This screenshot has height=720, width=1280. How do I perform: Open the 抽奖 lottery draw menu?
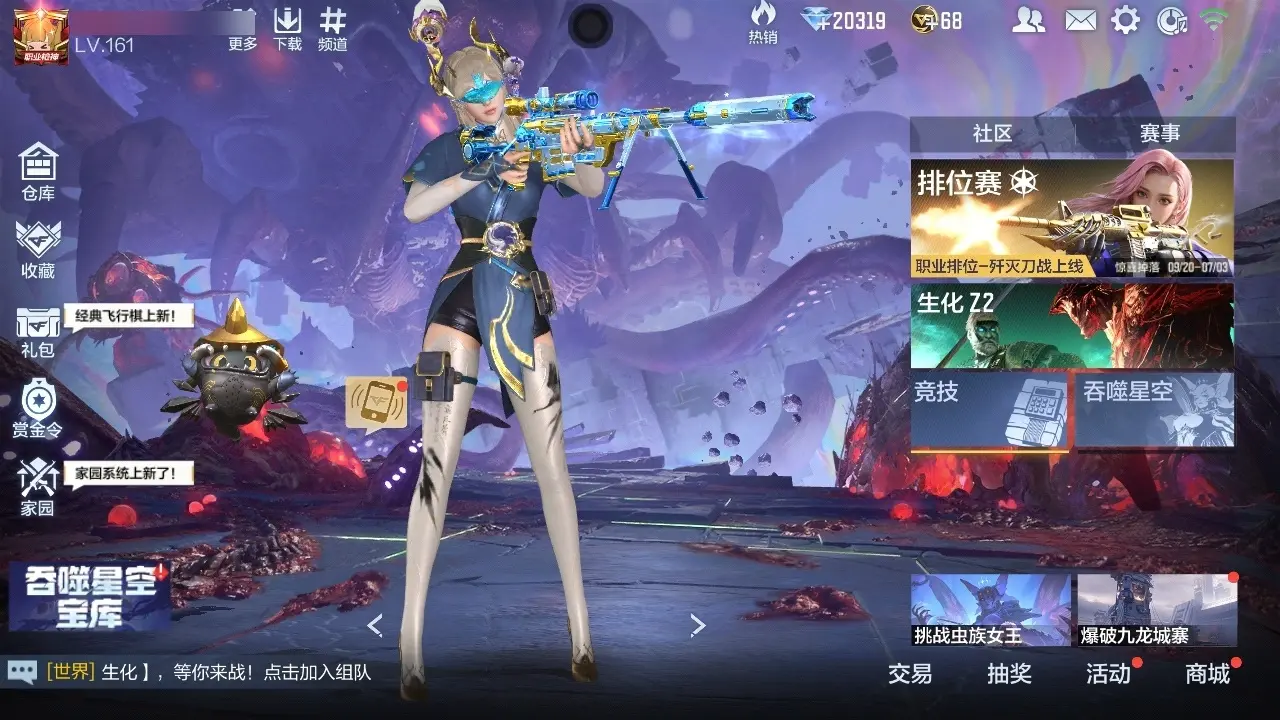point(1009,674)
